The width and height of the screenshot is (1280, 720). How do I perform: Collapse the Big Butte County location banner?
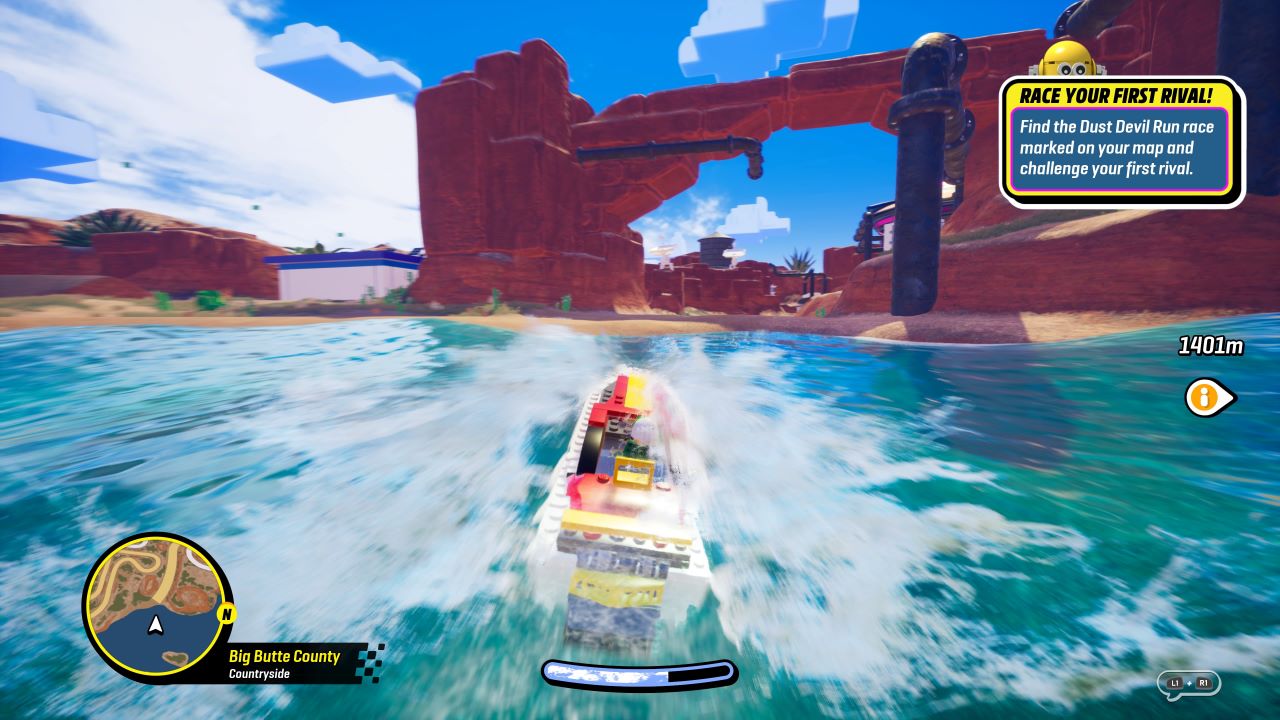[x=283, y=656]
